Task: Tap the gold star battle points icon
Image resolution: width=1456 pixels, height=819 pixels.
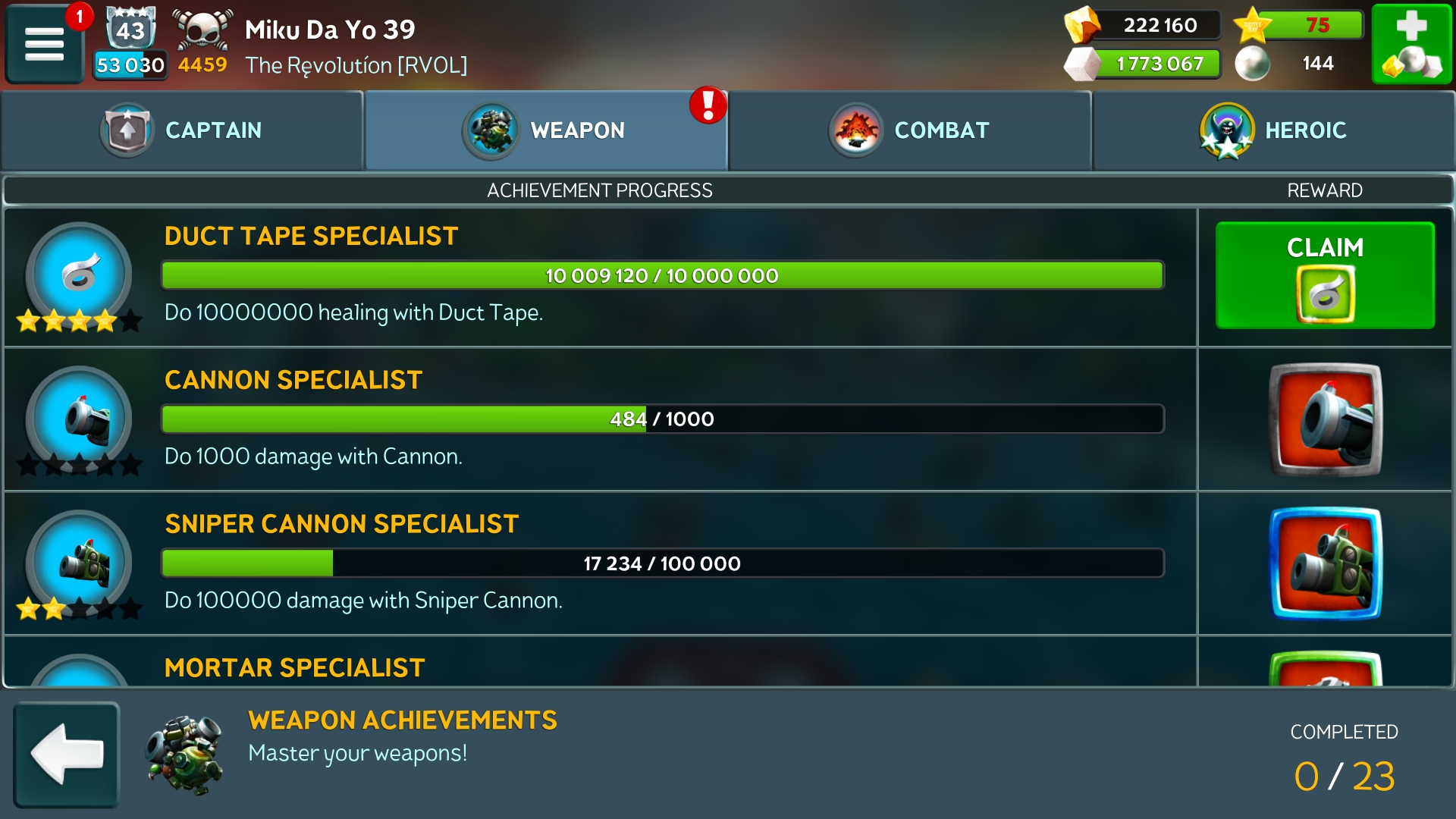Action: (x=1252, y=25)
